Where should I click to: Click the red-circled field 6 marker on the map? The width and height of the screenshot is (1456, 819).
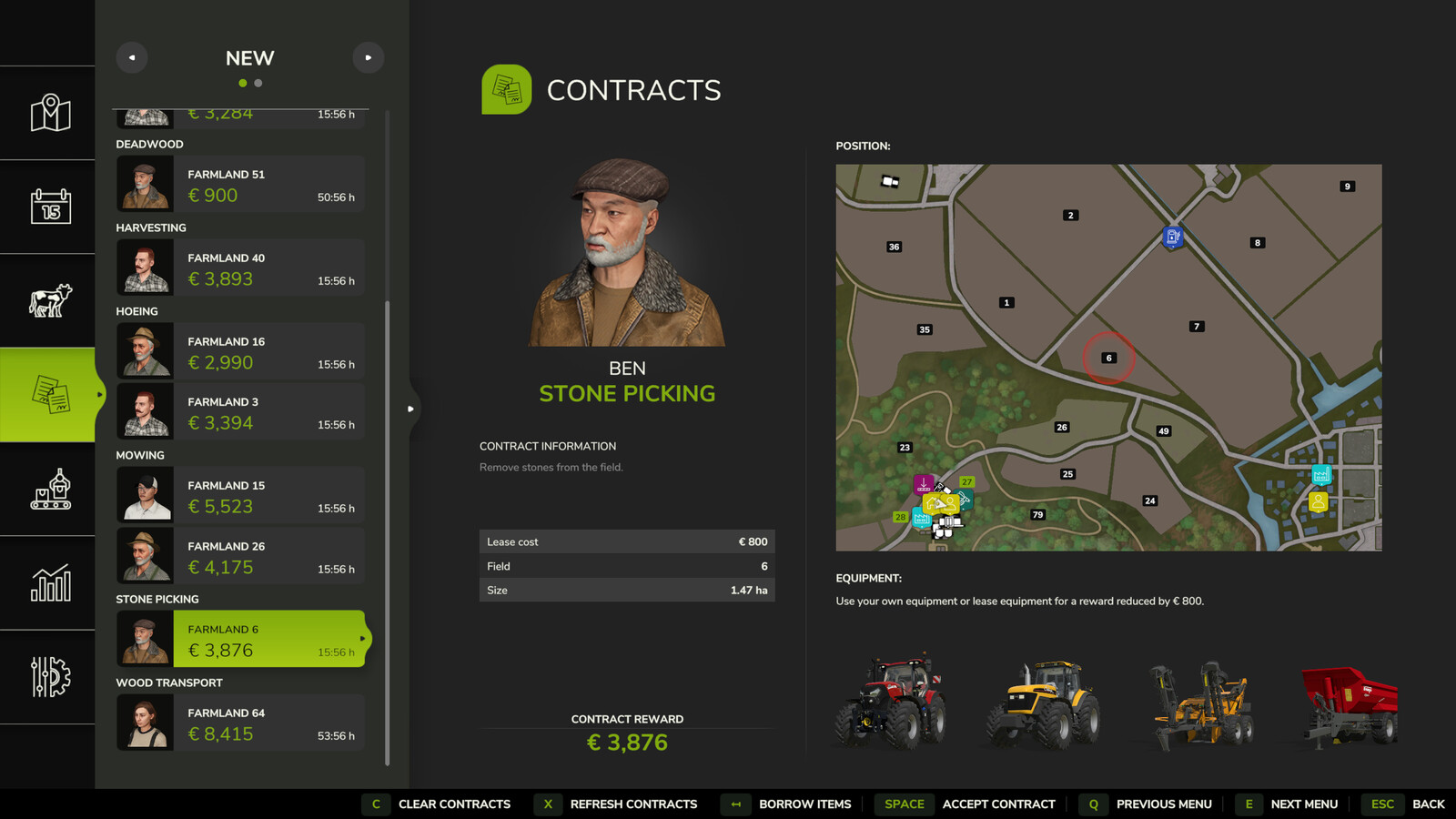(x=1108, y=358)
